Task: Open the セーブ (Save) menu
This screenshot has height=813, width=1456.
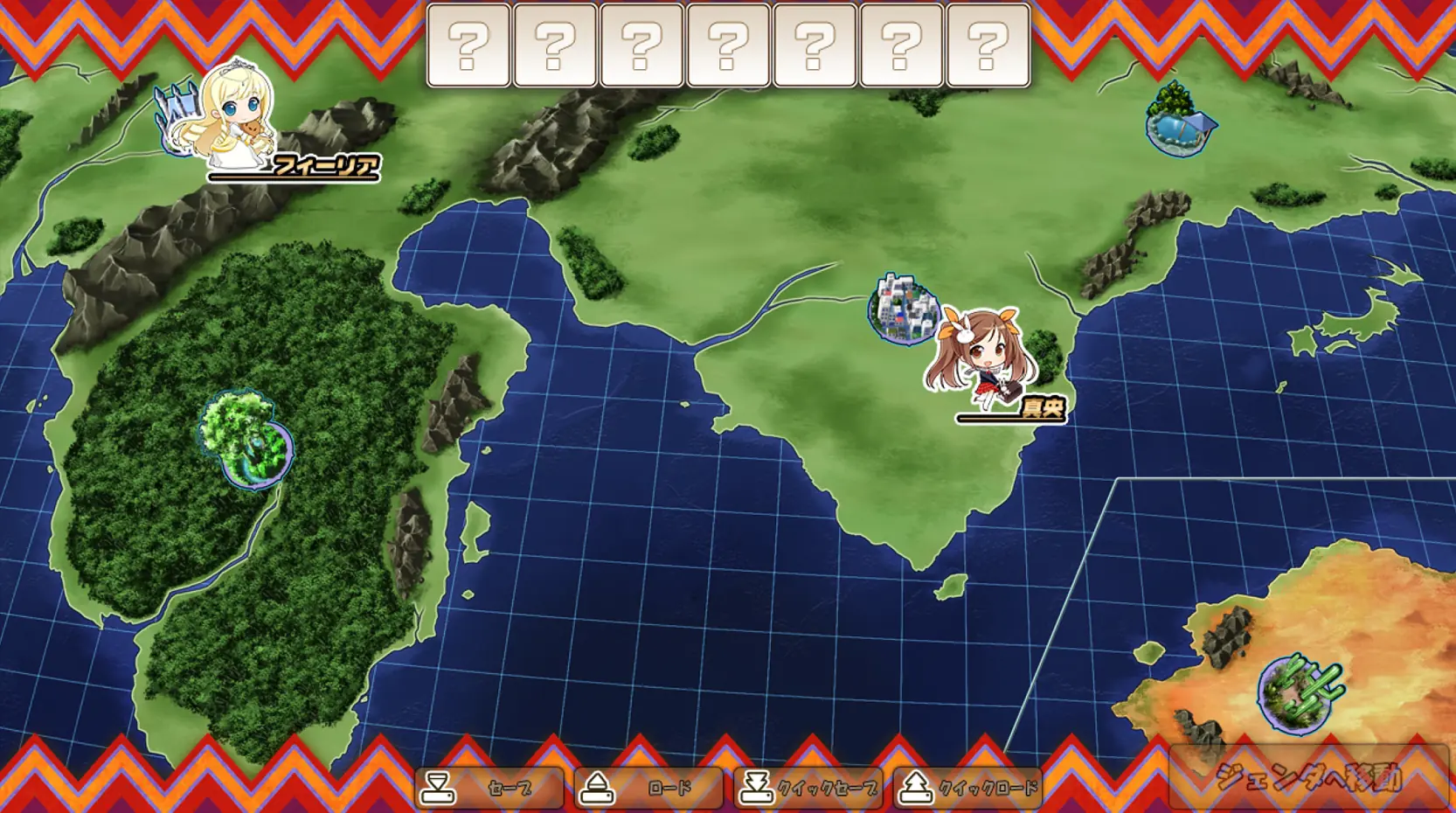Action: point(489,788)
